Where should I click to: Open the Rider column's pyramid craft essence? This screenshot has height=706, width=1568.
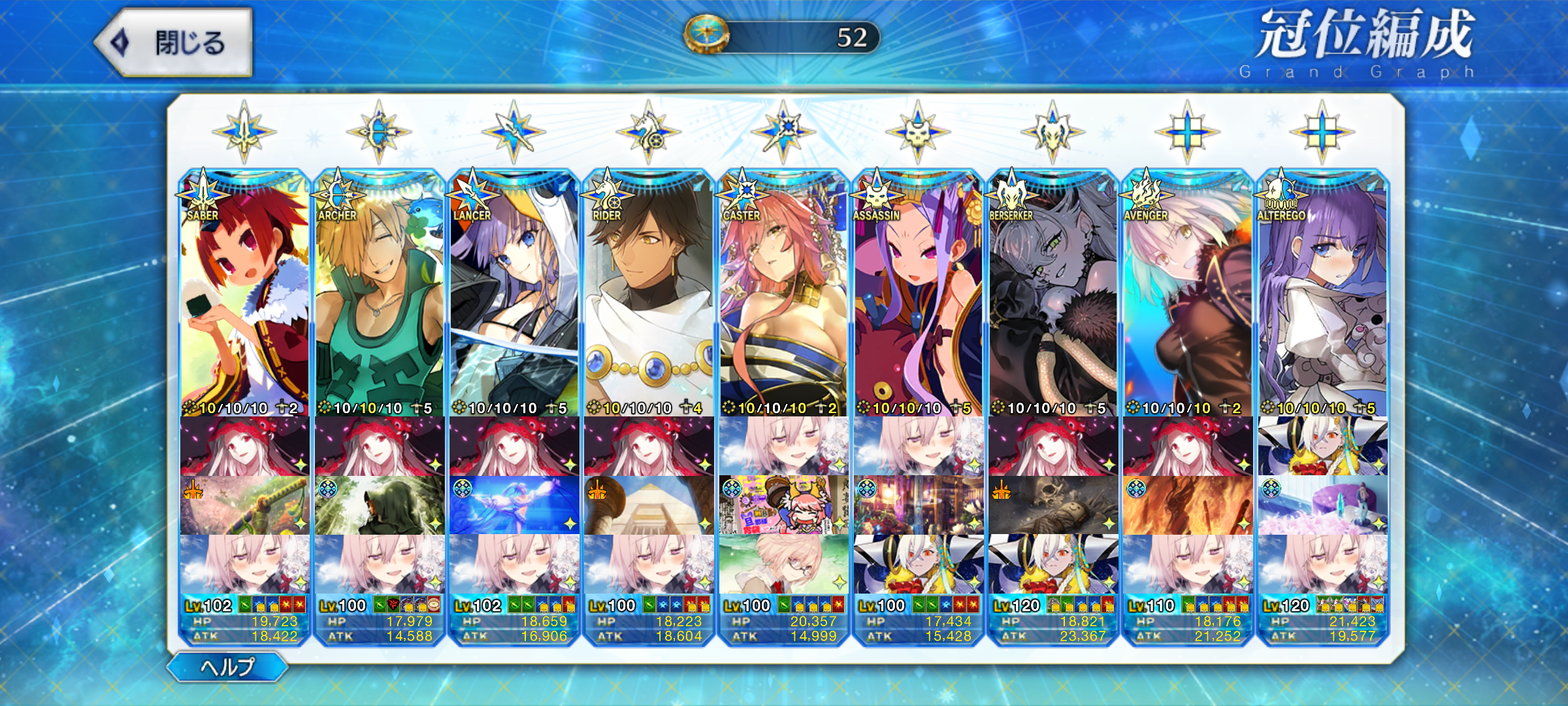tap(649, 505)
